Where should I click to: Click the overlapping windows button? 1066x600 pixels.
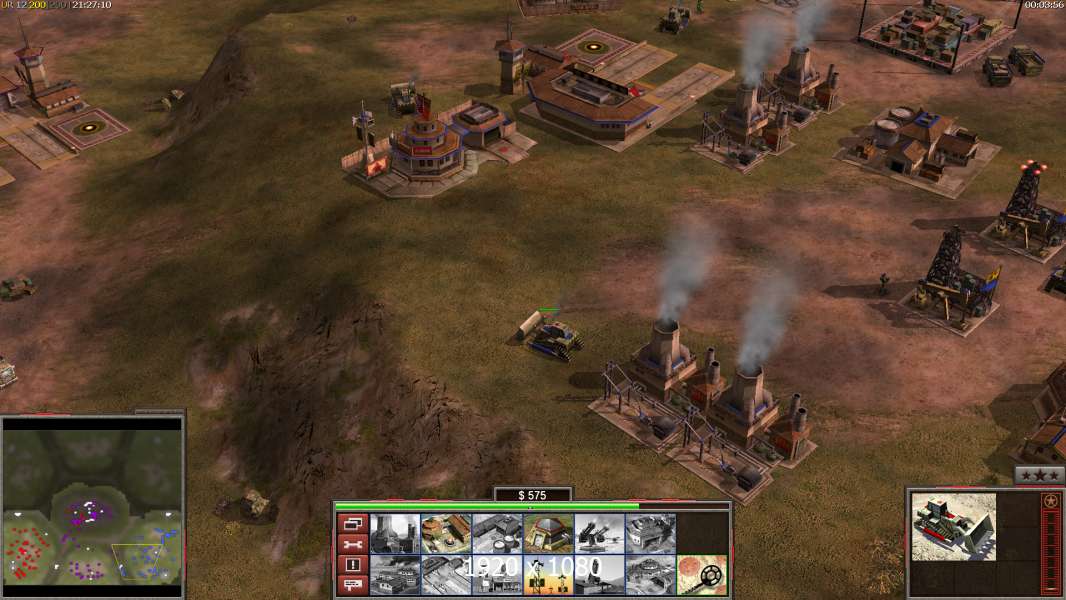352,523
